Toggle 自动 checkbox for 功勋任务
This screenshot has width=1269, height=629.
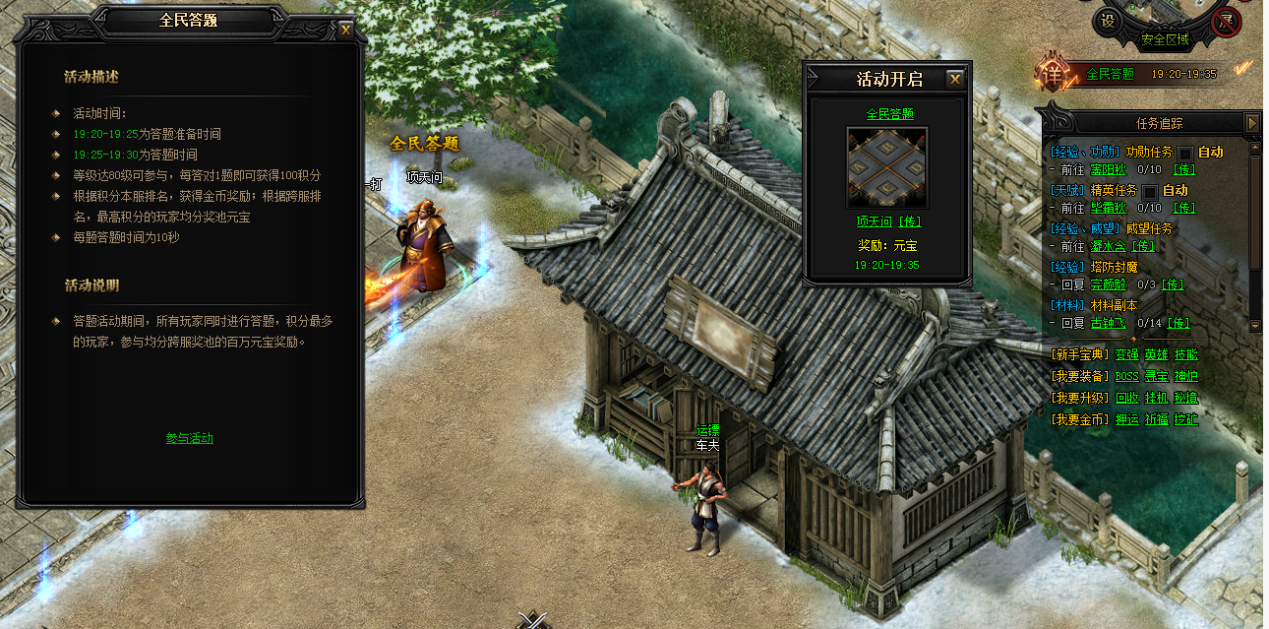click(1185, 153)
